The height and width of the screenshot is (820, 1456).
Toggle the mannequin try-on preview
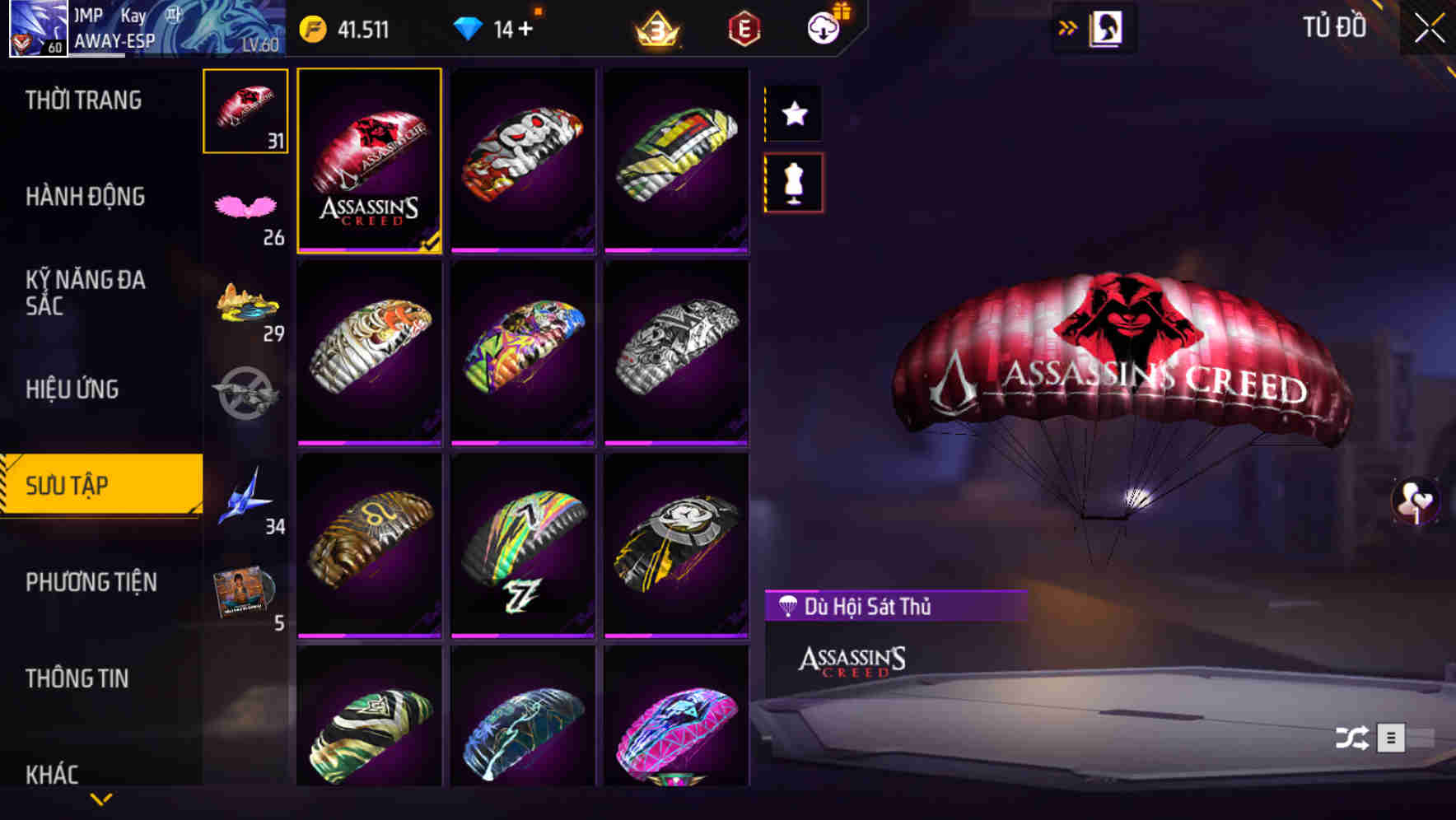[x=793, y=183]
